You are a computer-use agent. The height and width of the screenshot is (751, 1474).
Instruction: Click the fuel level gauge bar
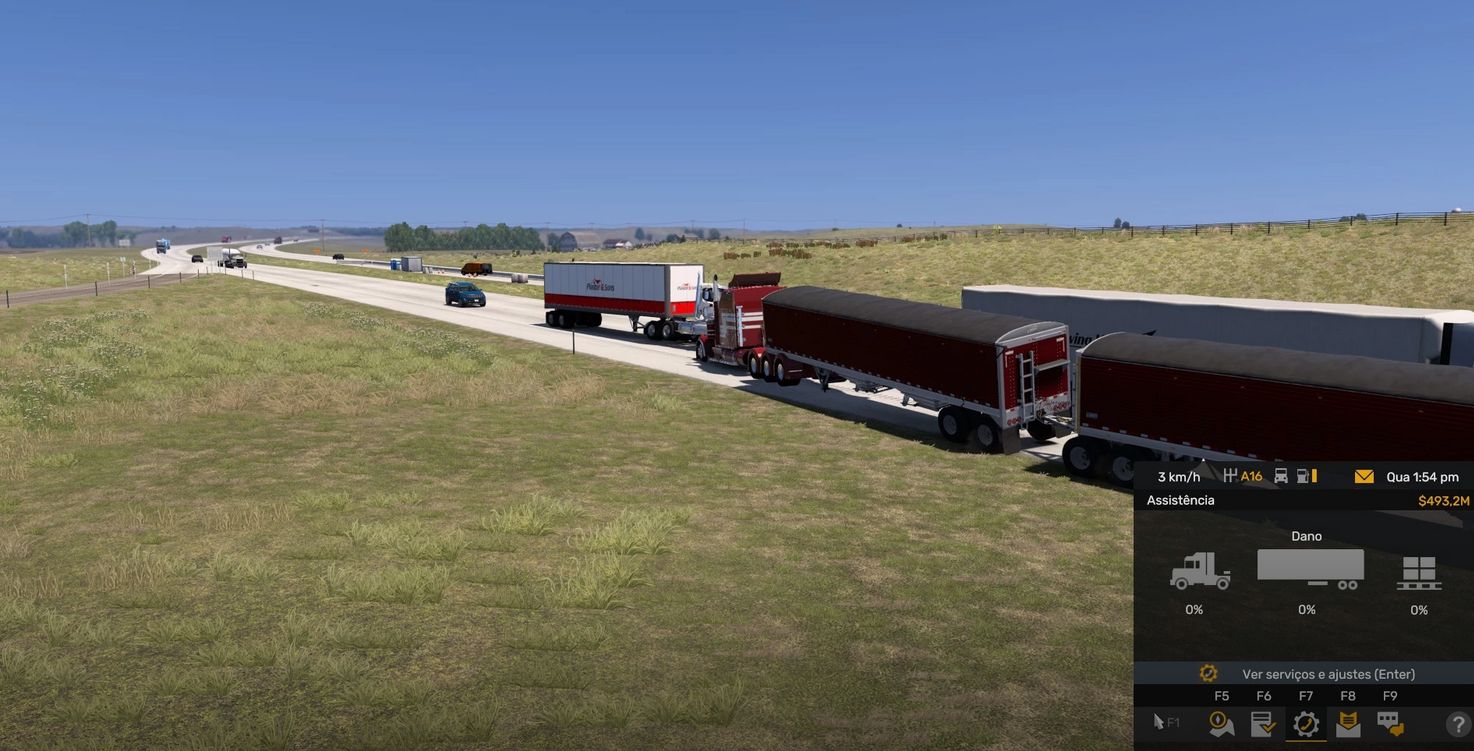point(1313,476)
